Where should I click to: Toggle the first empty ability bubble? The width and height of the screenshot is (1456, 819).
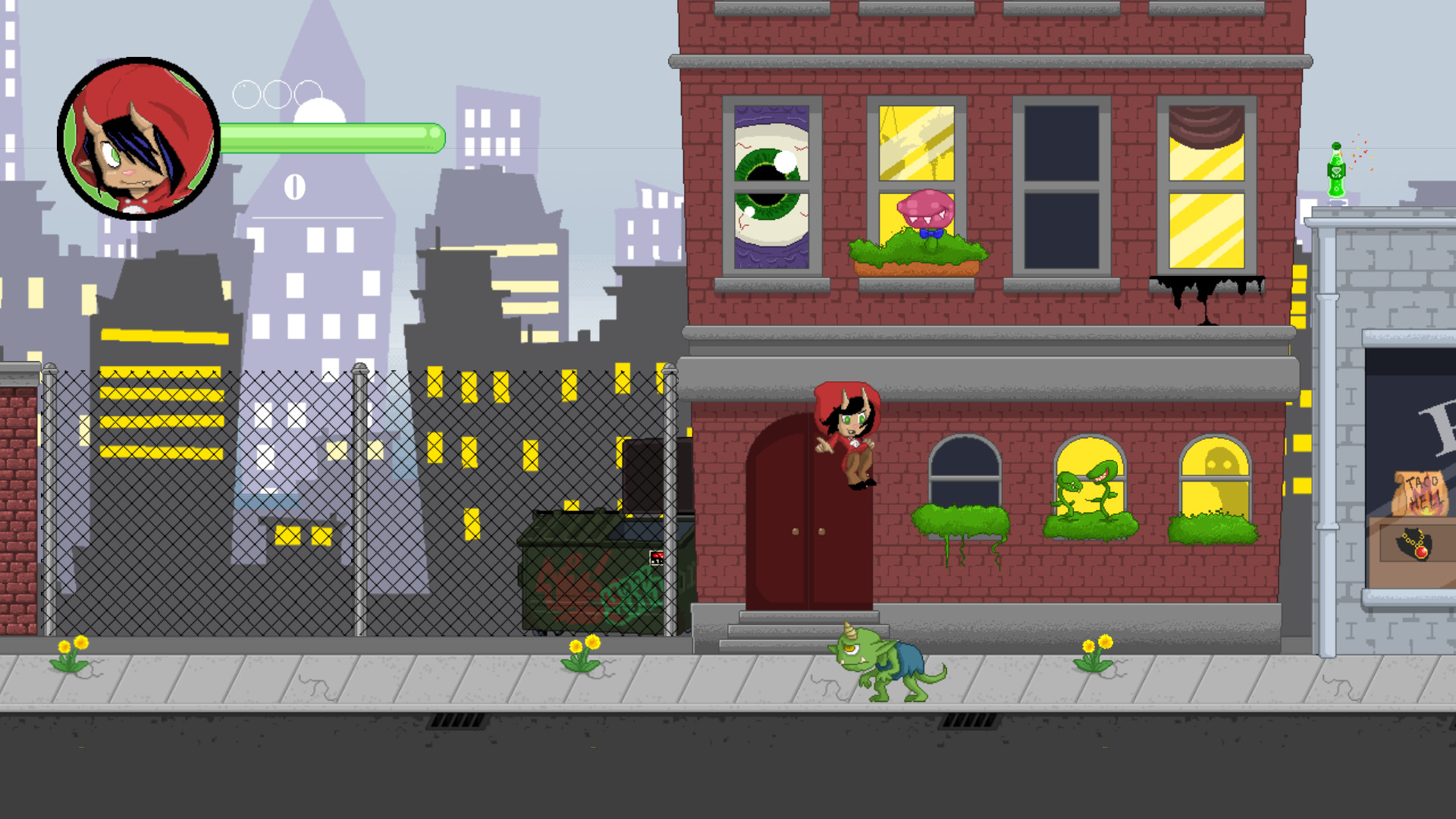tap(246, 93)
